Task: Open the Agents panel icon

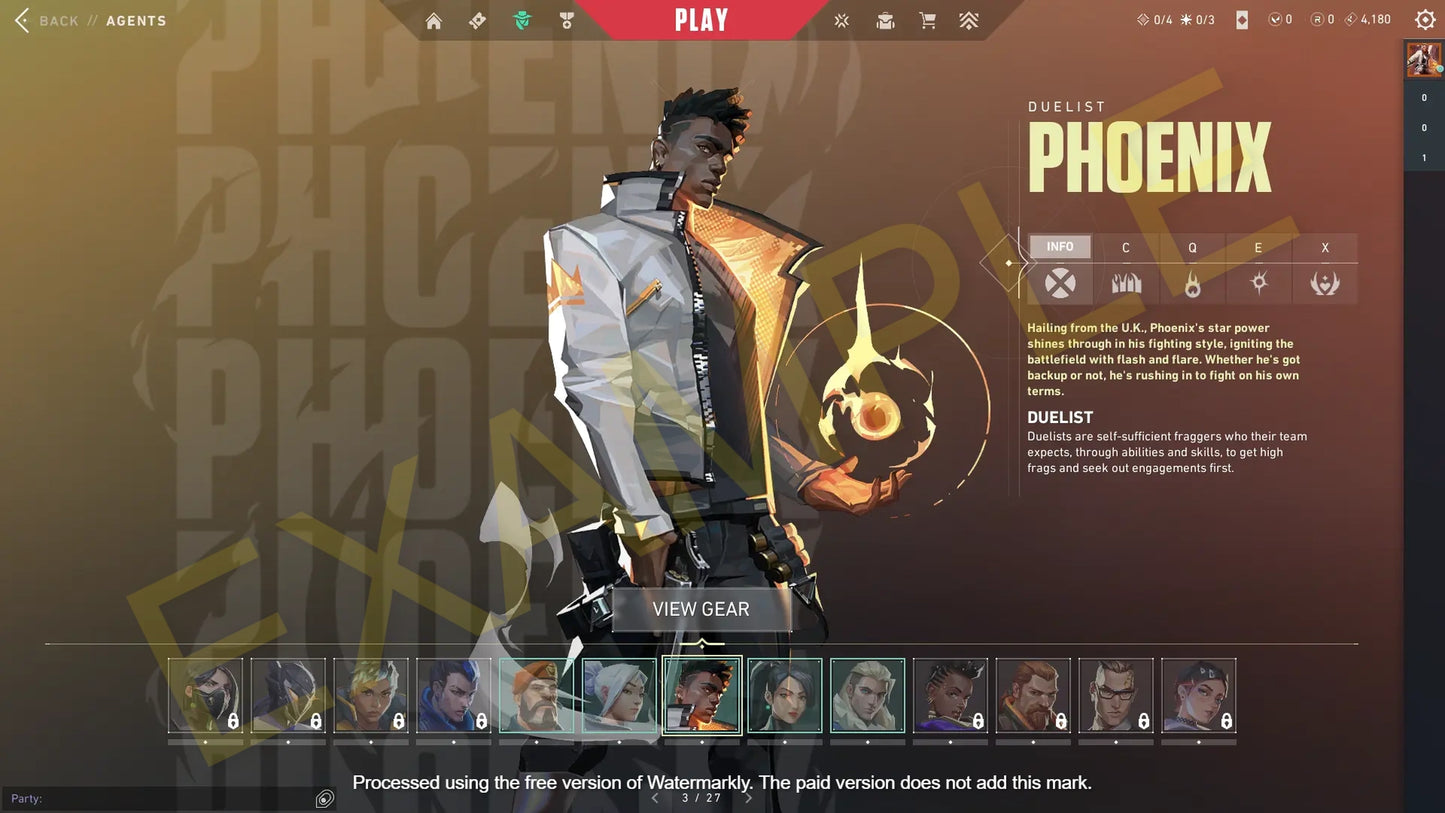Action: [521, 19]
